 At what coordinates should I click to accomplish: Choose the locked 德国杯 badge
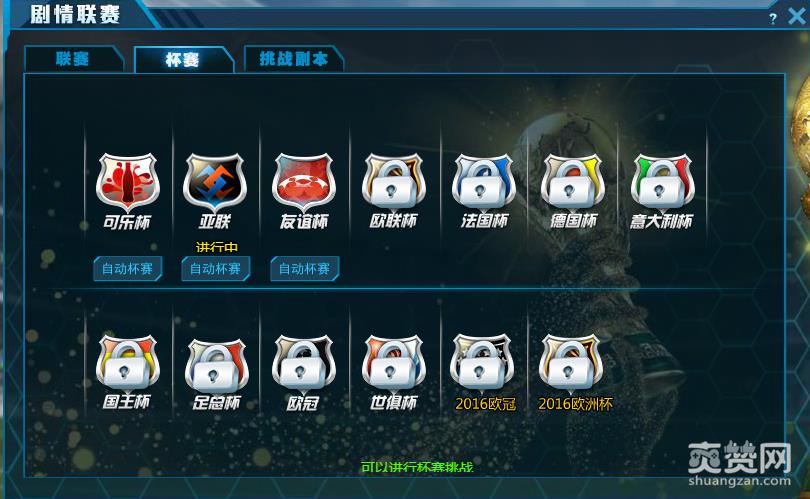573,182
